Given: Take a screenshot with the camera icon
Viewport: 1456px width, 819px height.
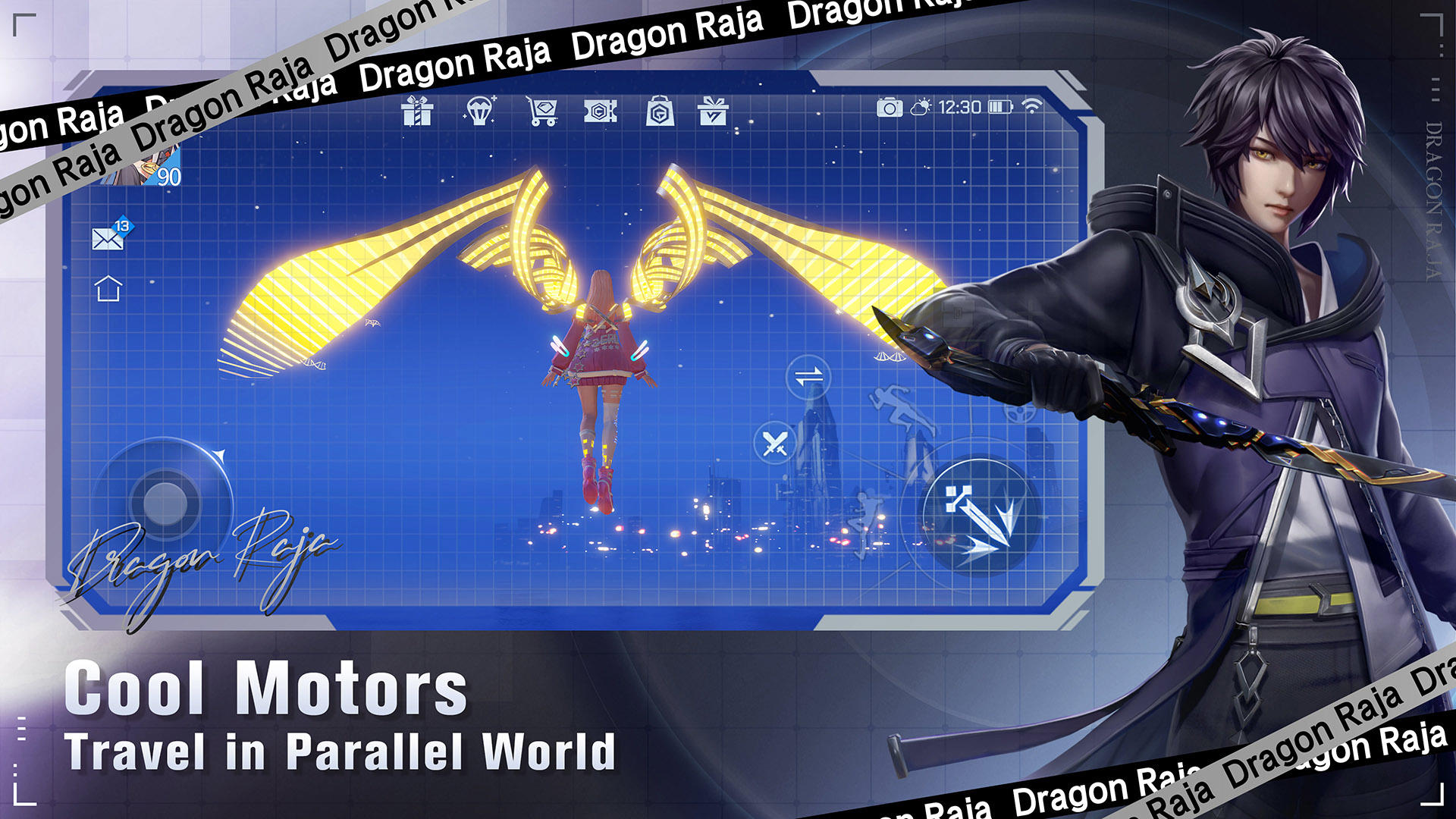Looking at the screenshot, I should [891, 108].
